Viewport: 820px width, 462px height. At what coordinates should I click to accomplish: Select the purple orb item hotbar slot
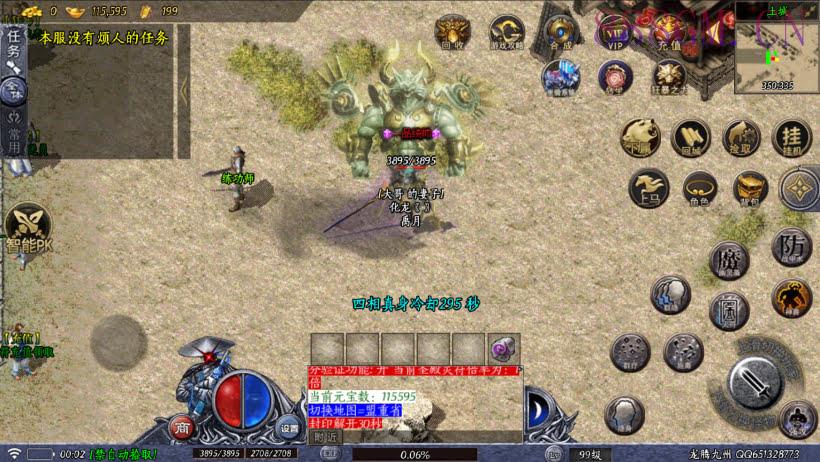503,348
